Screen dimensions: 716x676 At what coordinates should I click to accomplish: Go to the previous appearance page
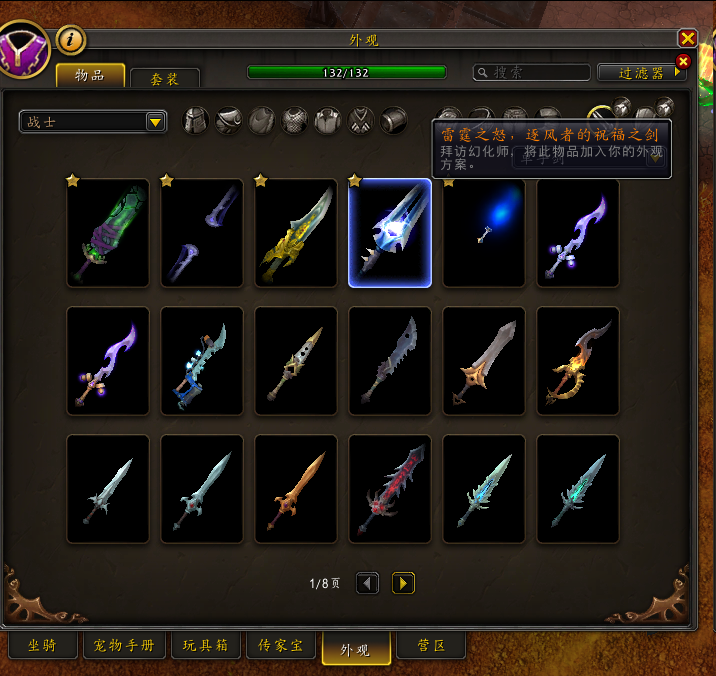click(367, 583)
